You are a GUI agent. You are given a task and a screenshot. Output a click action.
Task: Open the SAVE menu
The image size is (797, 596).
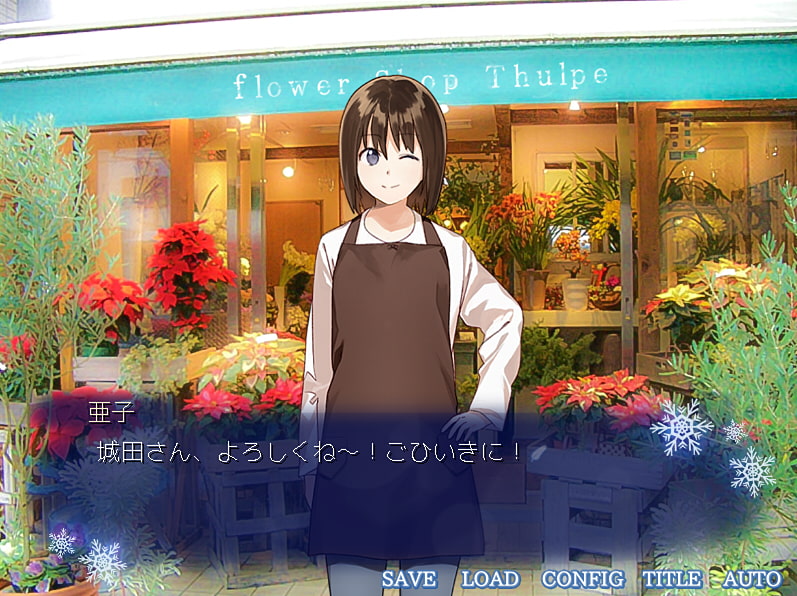(x=409, y=579)
